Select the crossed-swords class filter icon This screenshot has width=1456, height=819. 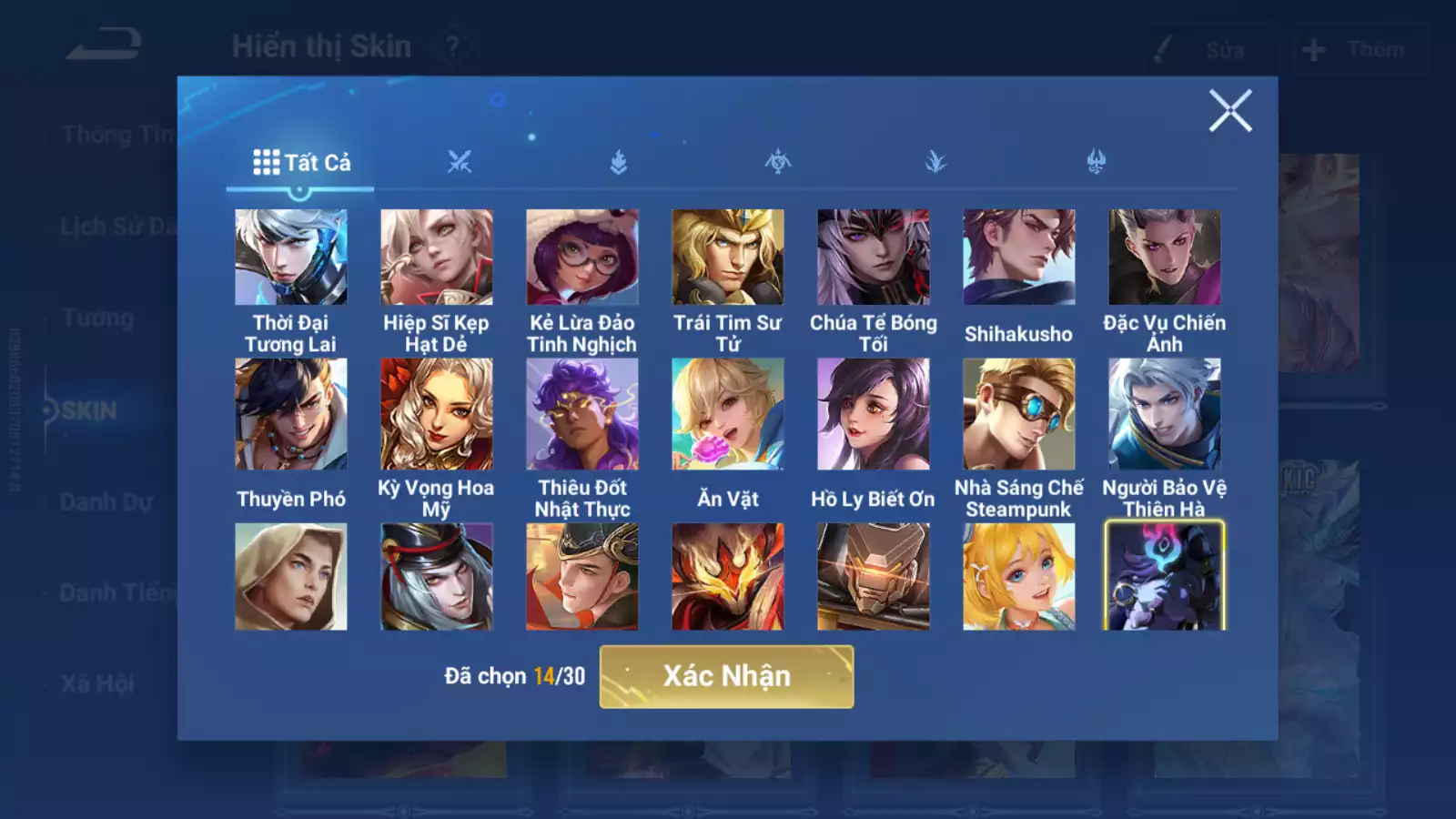[460, 162]
